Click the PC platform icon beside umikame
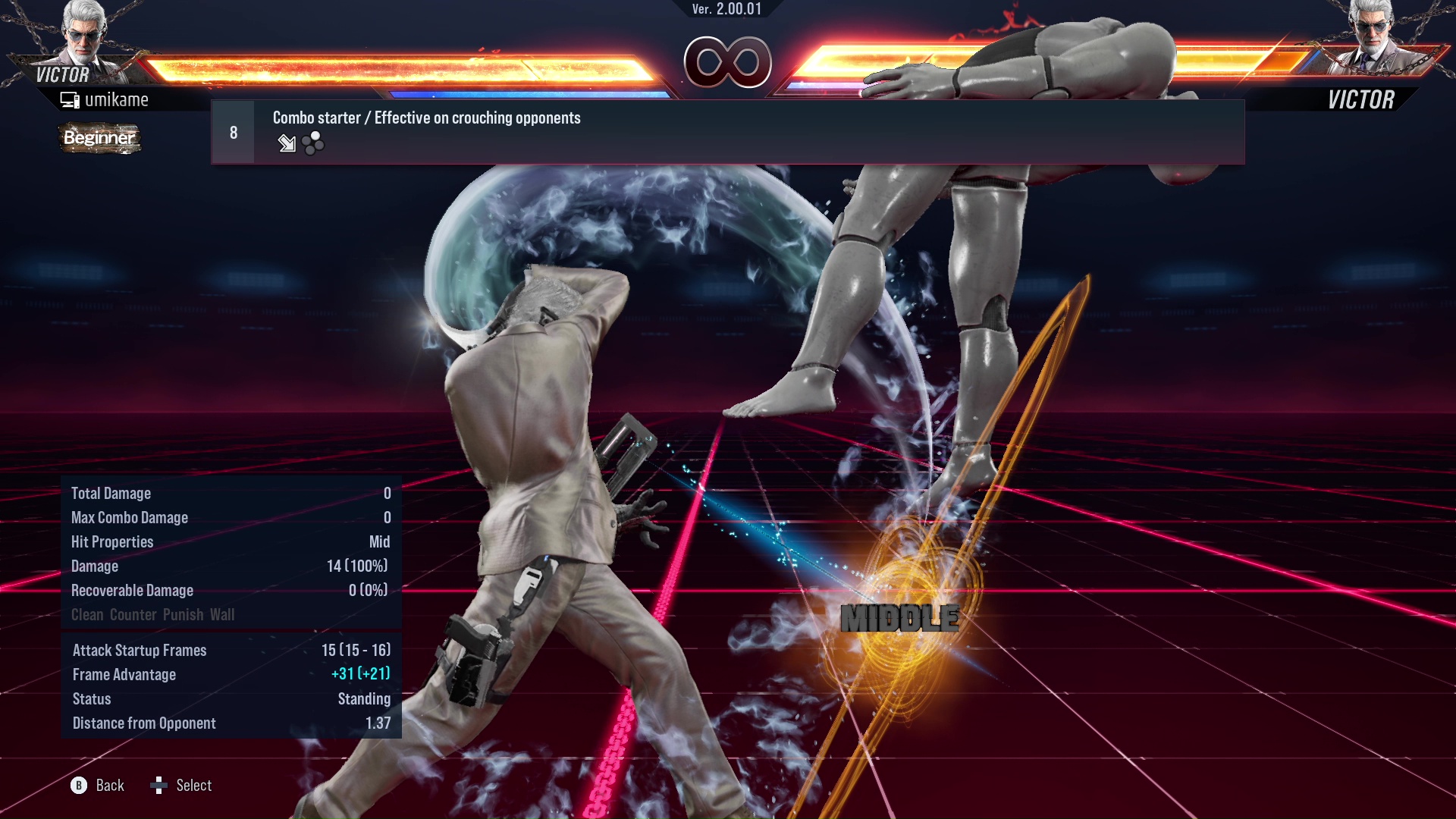 [x=70, y=99]
